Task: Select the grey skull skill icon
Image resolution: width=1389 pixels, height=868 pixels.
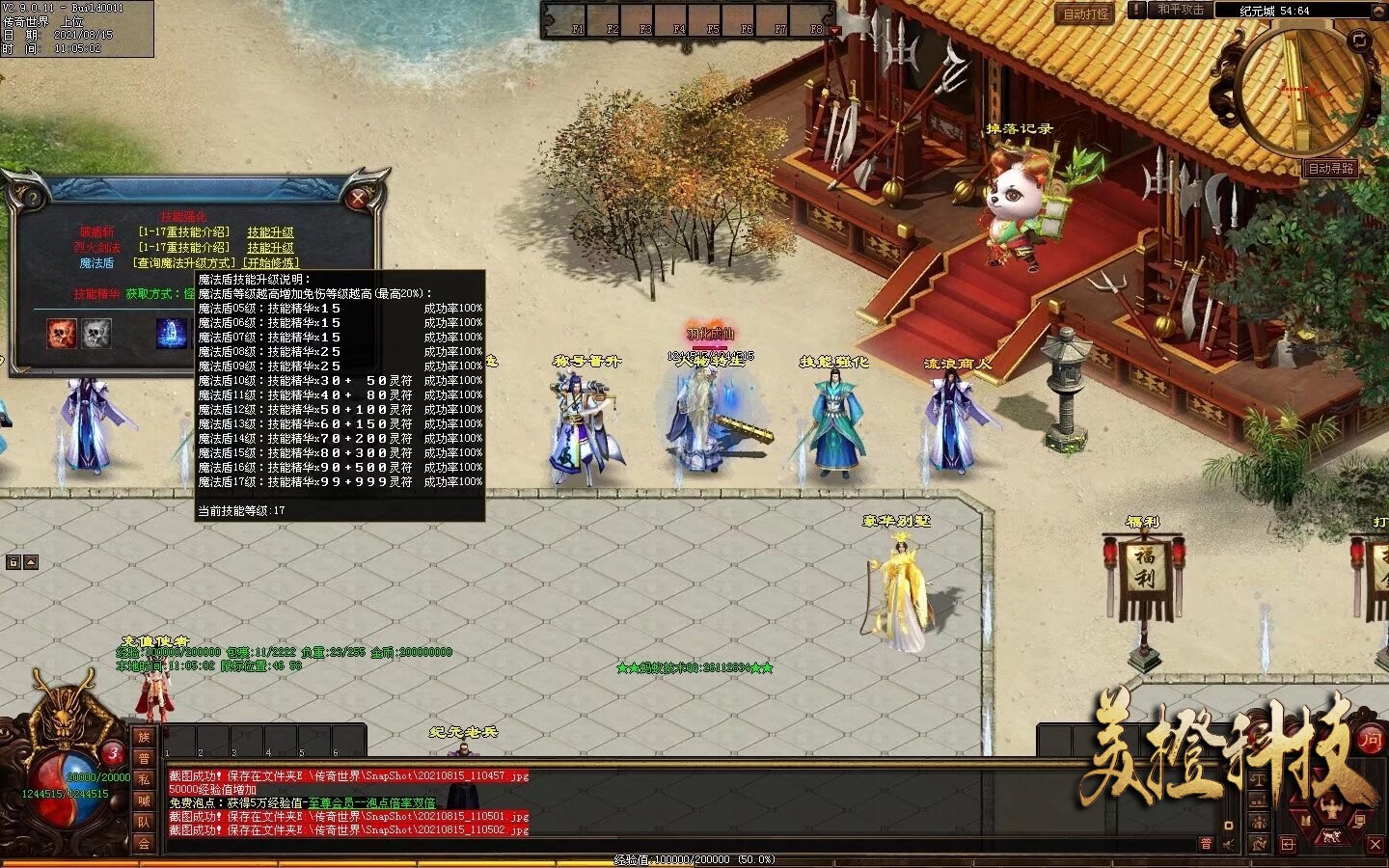Action: (x=96, y=334)
